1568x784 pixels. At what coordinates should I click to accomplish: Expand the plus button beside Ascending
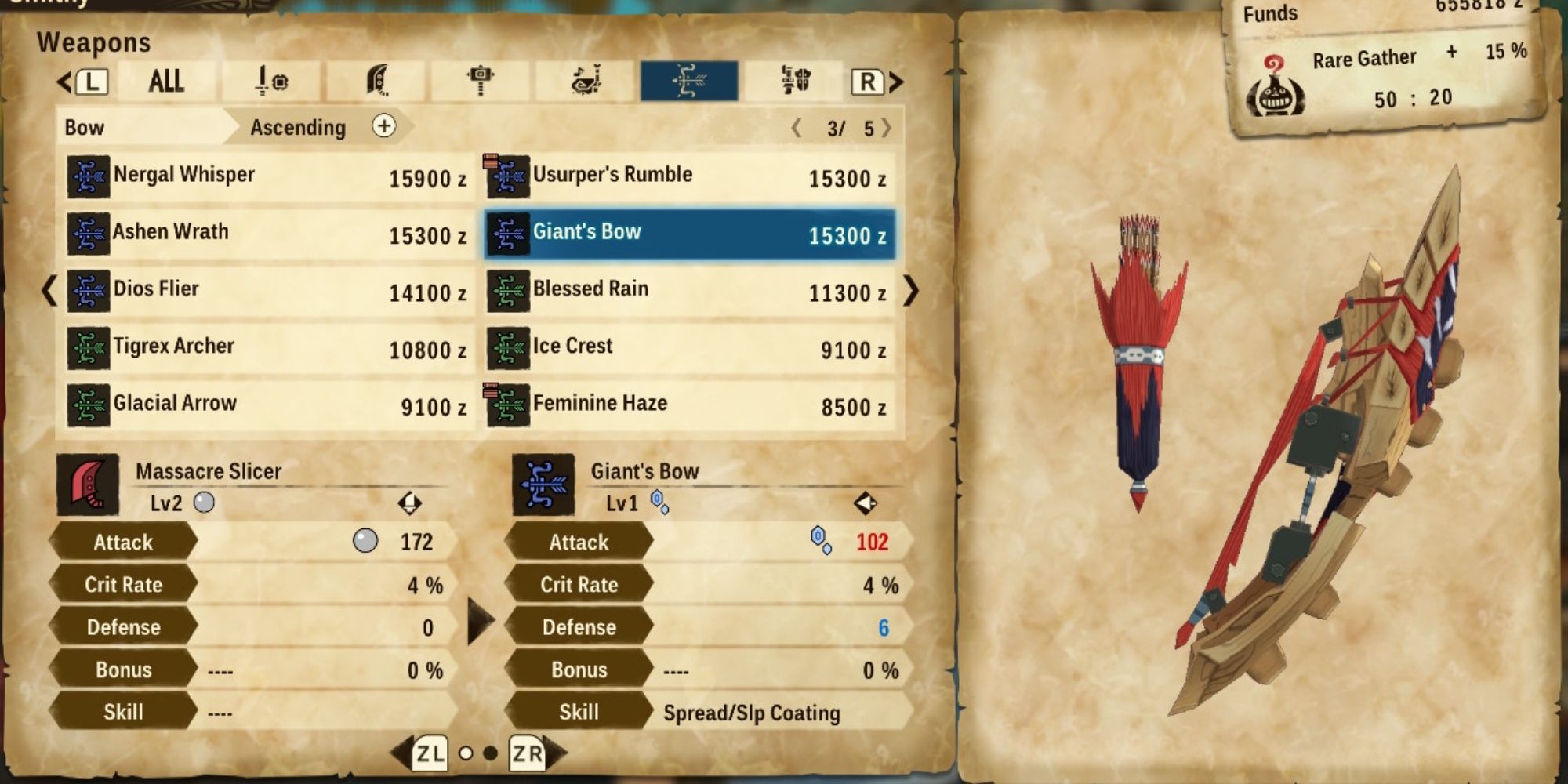[x=383, y=126]
